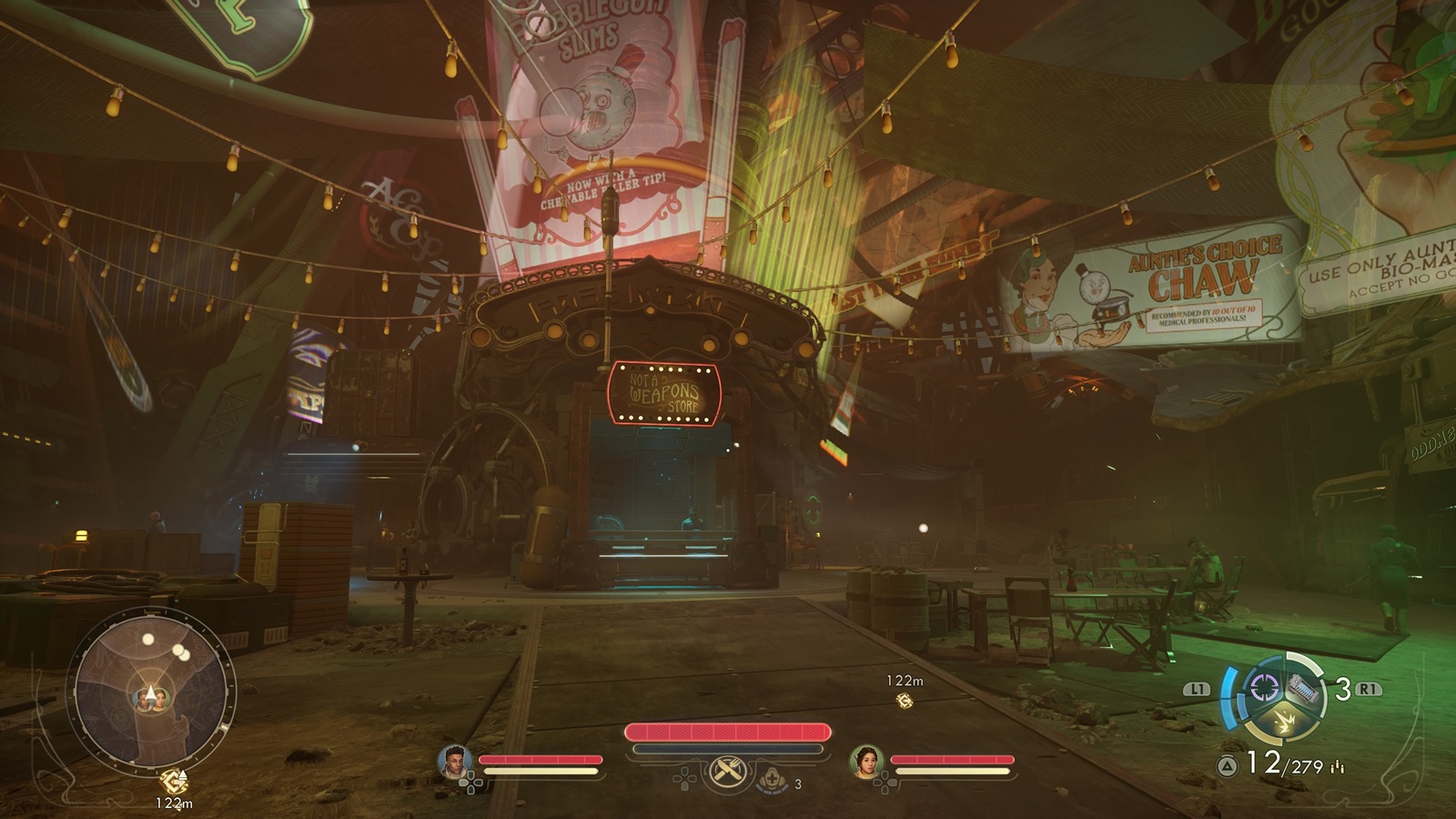1456x819 pixels.
Task: Select the crossed utensils icon under the health bar
Action: pyautogui.click(x=728, y=773)
